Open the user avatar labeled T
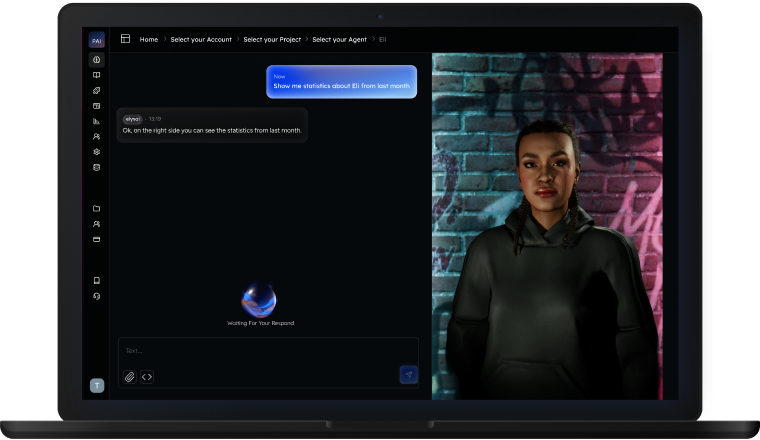This screenshot has width=760, height=440. pos(97,385)
